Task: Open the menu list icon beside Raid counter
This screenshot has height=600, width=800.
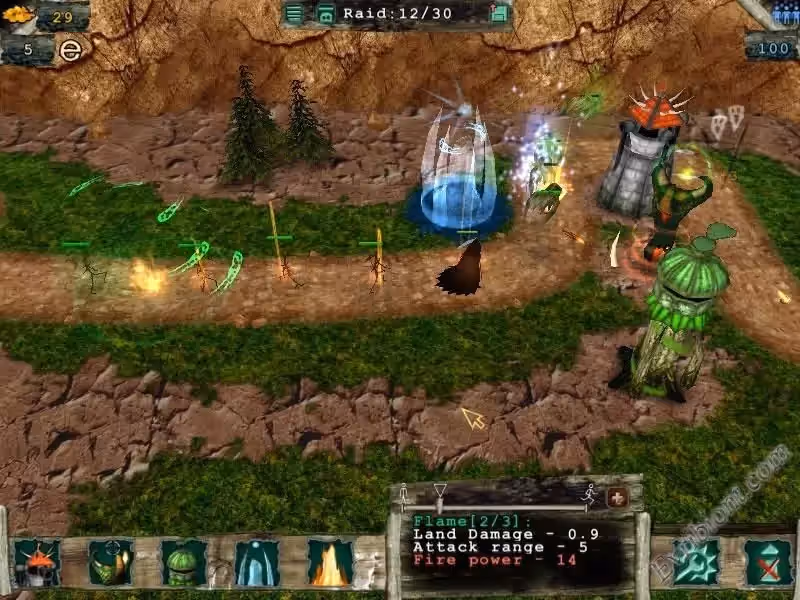Action: (294, 13)
